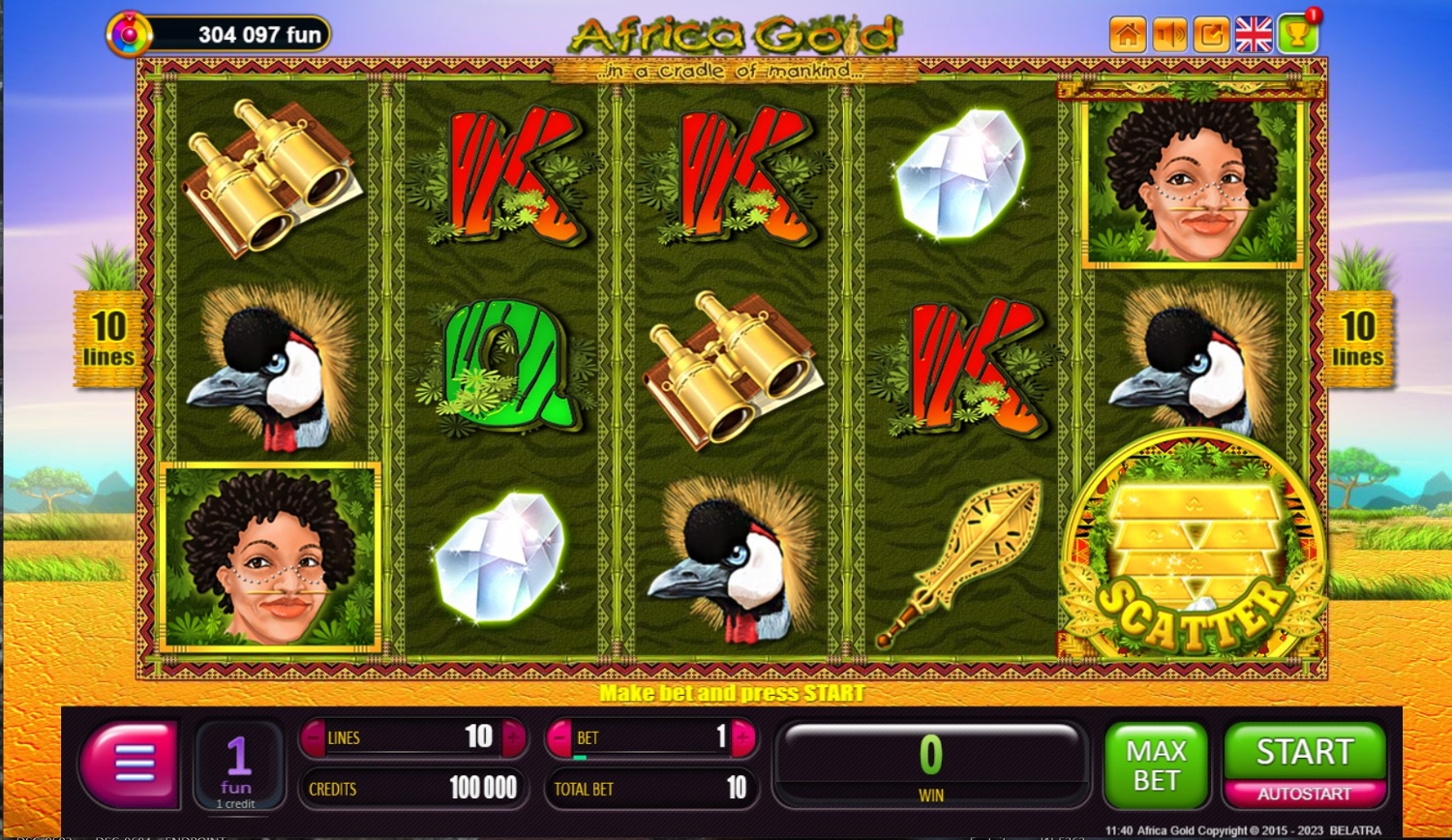The width and height of the screenshot is (1452, 840).
Task: Decrease the number of lines
Action: 313,738
